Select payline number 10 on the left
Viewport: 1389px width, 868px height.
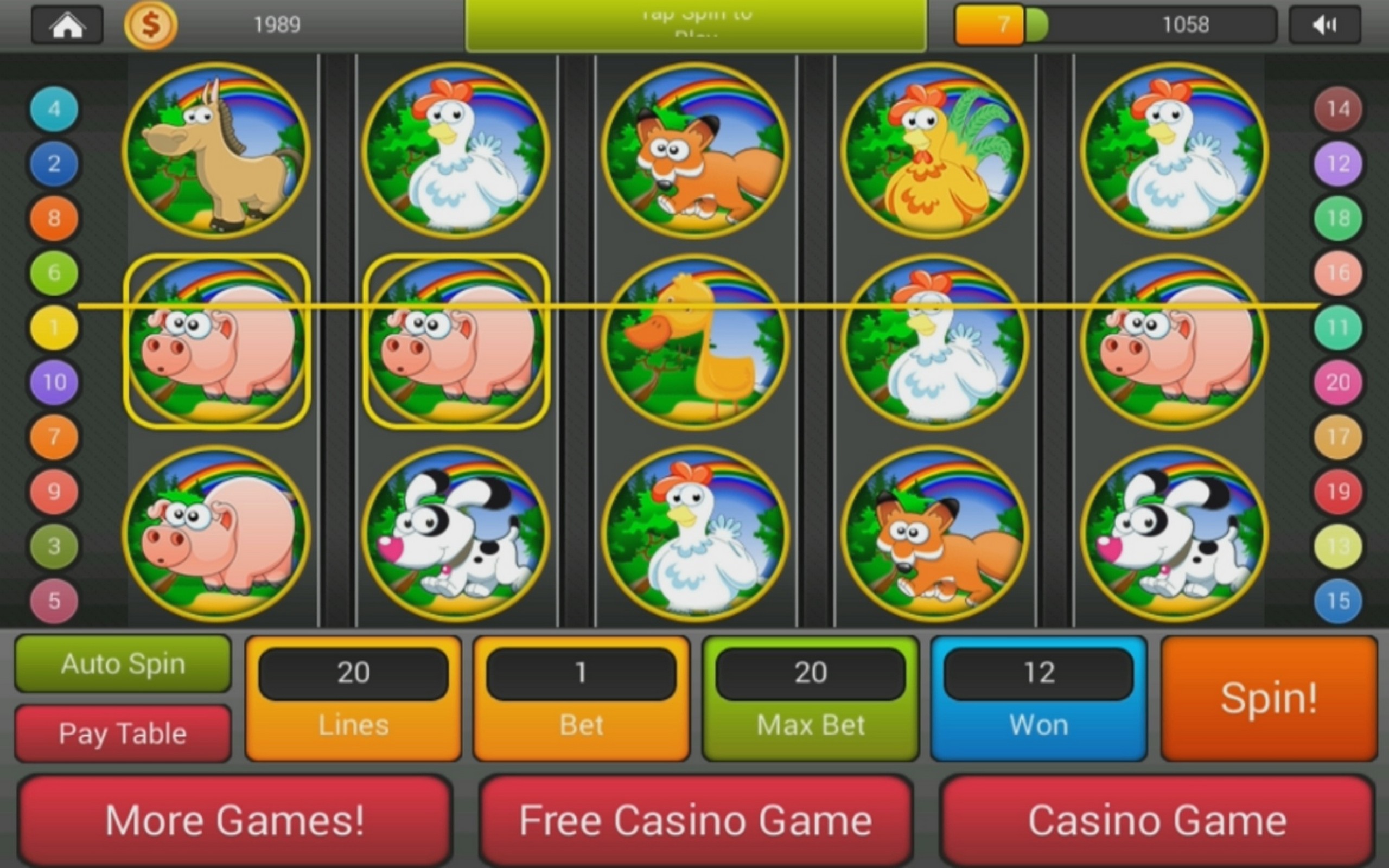pos(53,382)
